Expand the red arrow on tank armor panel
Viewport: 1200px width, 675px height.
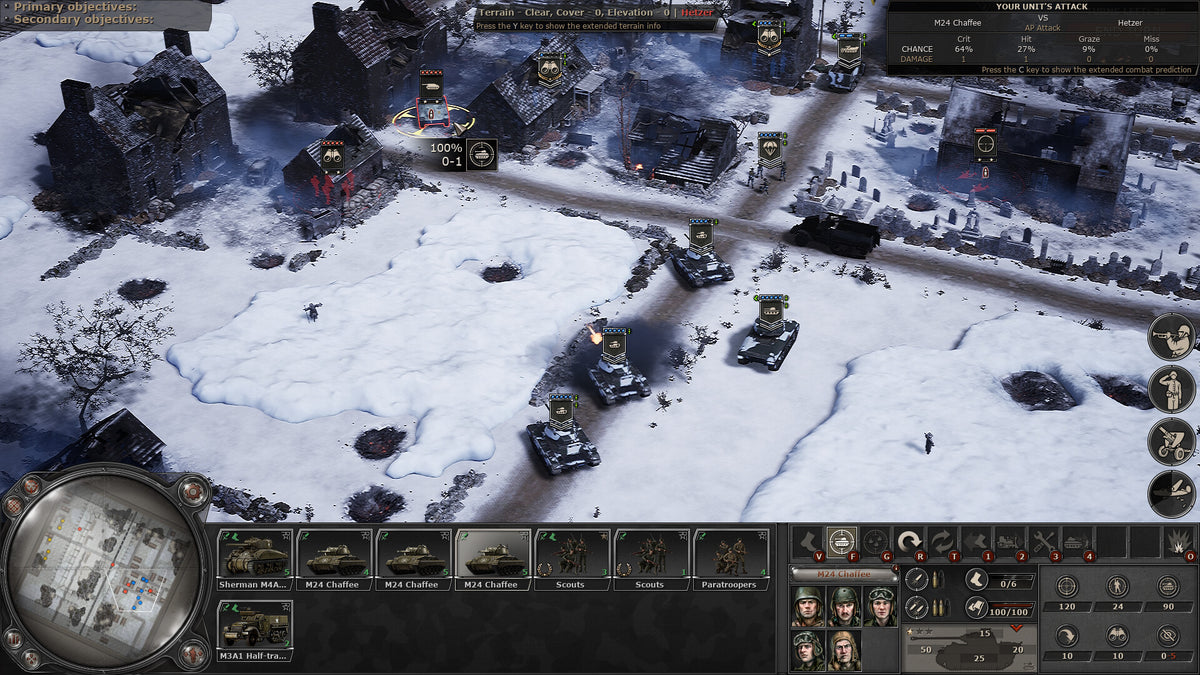[x=1018, y=629]
